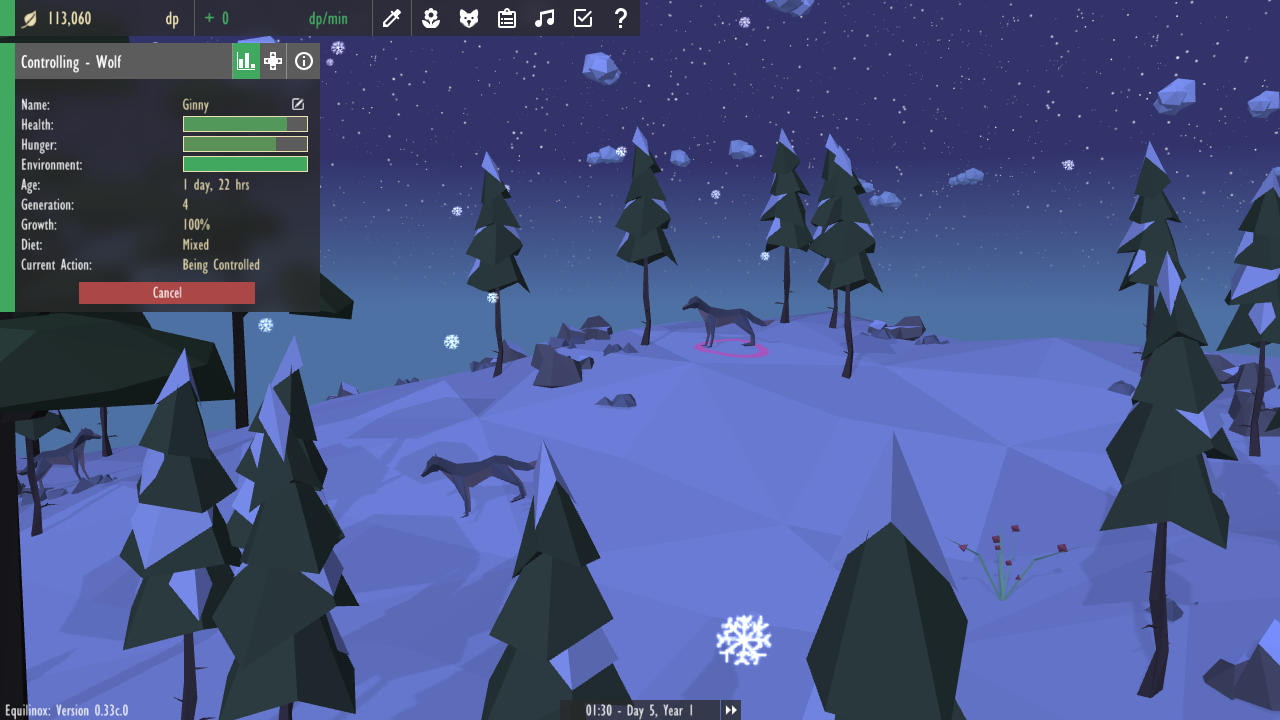Open the checkbox options icon
Screen dimensions: 1280x720
583,18
